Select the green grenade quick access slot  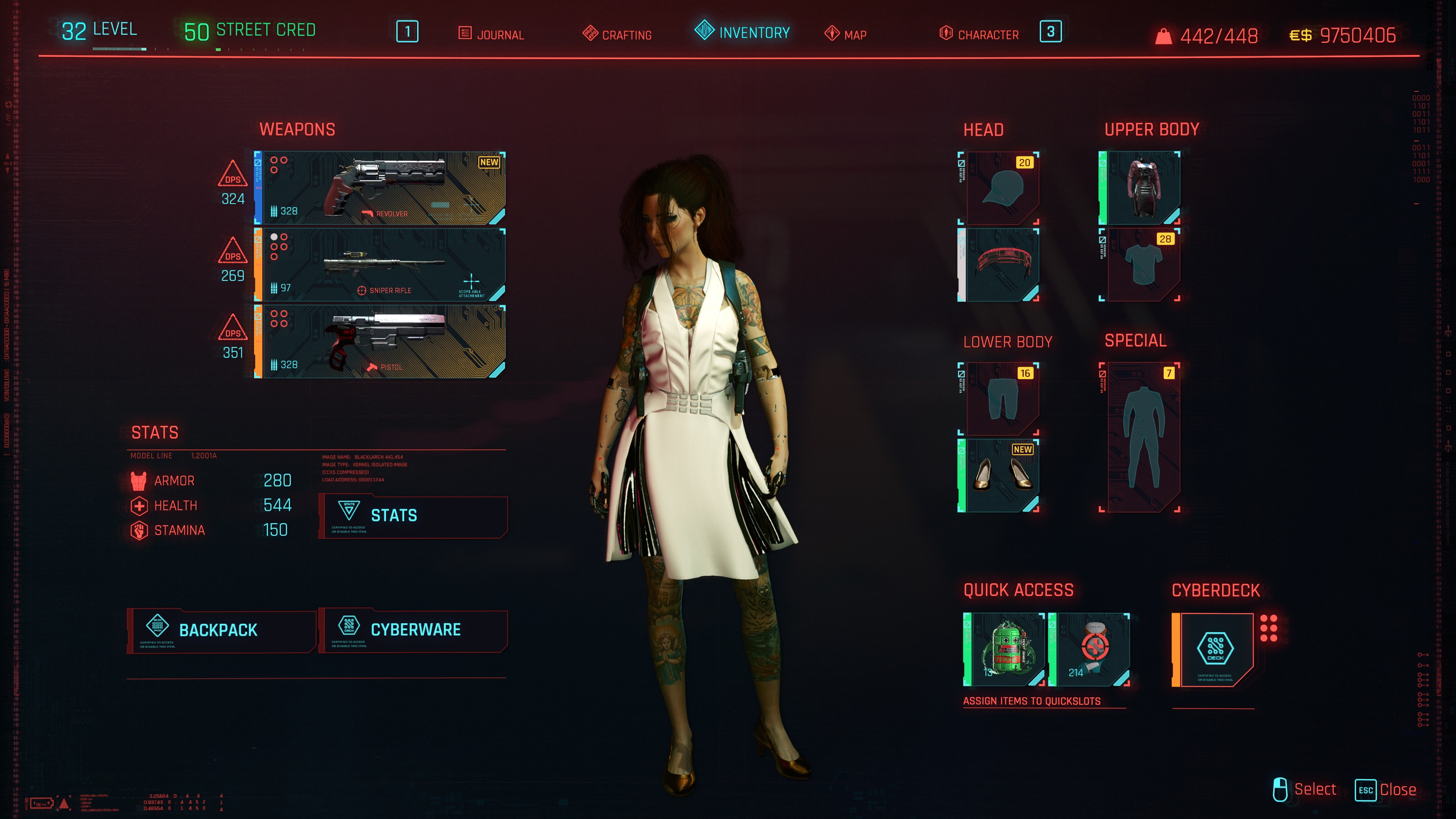click(x=1004, y=650)
